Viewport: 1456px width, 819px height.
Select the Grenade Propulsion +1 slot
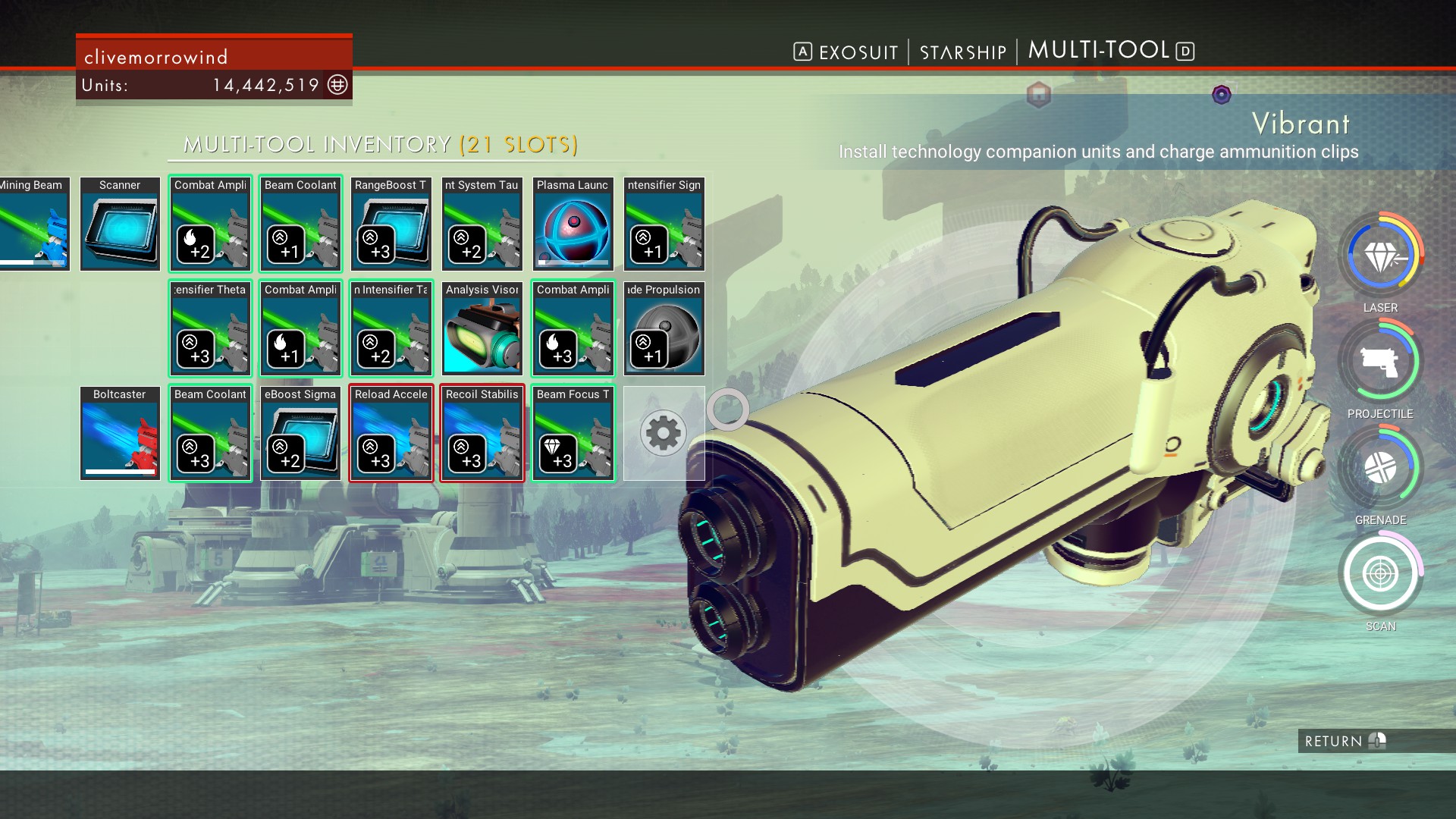click(664, 329)
